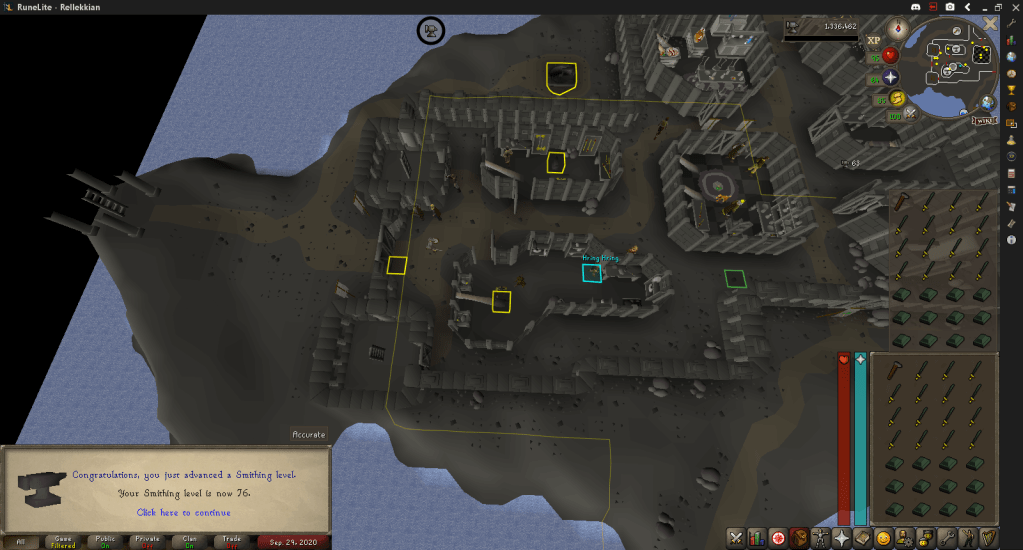Open the Settings wrench tab

pyautogui.click(x=947, y=538)
